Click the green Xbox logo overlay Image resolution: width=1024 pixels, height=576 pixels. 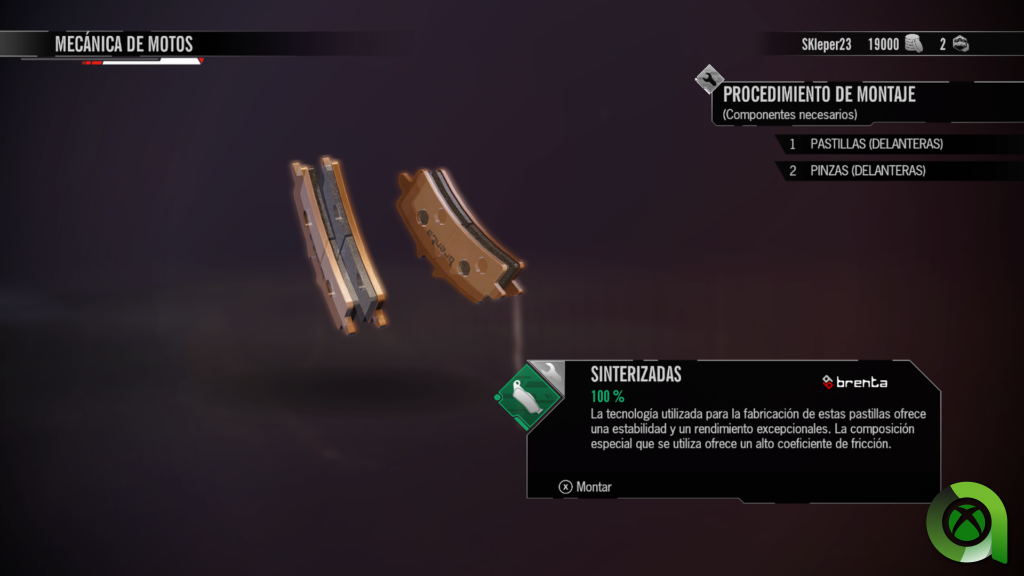click(x=973, y=522)
